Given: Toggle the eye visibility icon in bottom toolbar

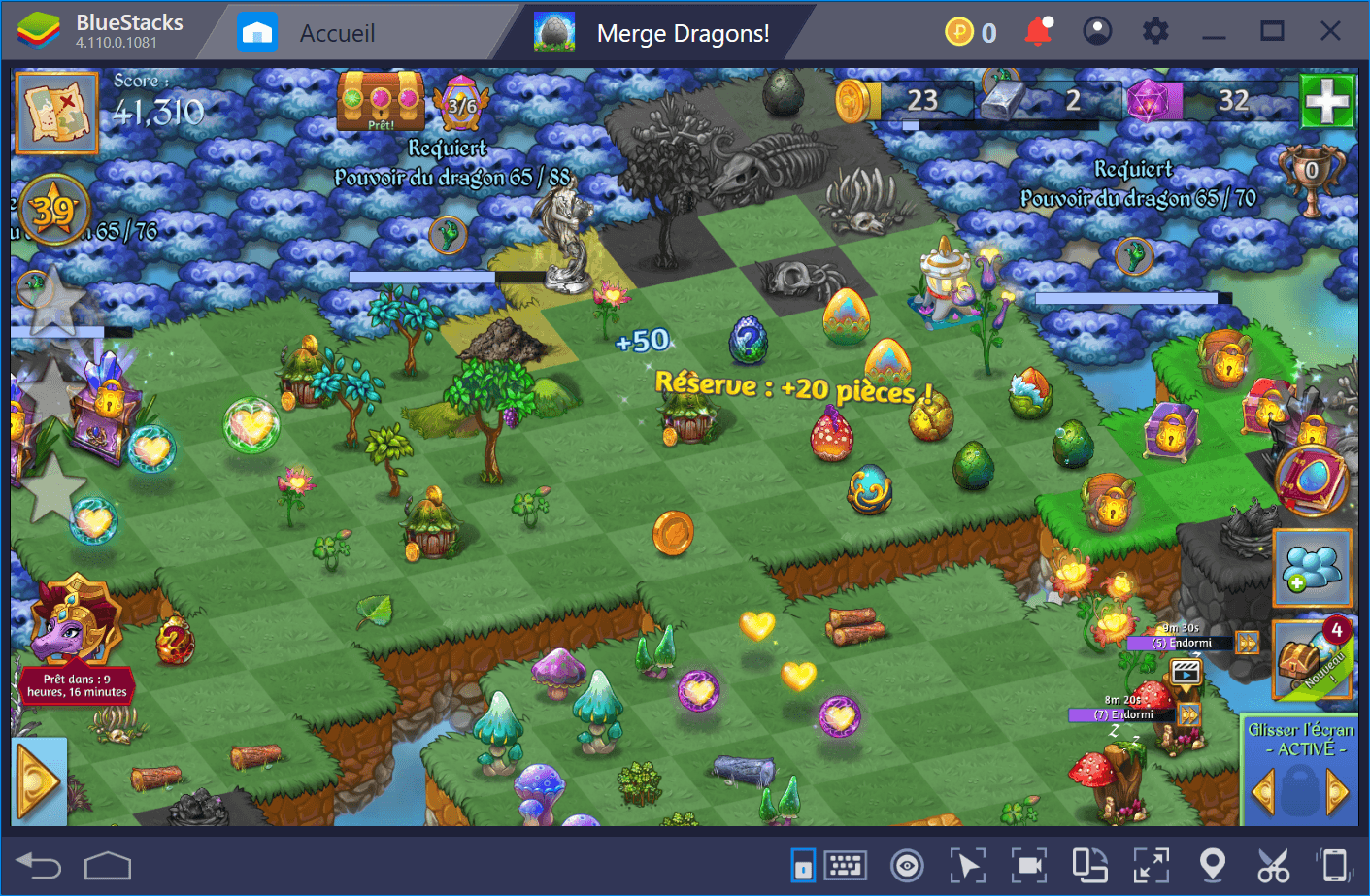Looking at the screenshot, I should [907, 864].
